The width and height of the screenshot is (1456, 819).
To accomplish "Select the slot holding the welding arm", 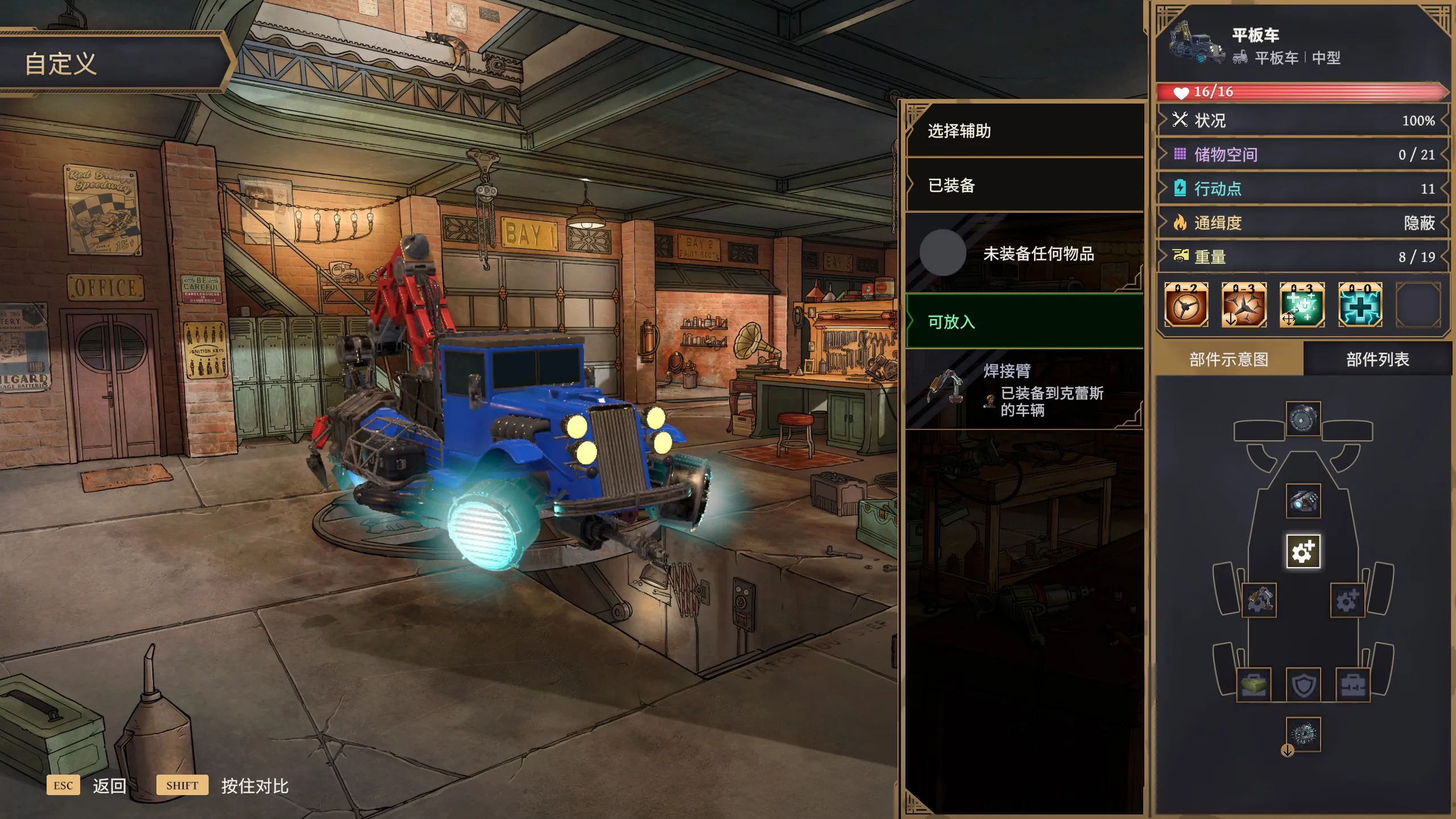I will pyautogui.click(x=1259, y=600).
